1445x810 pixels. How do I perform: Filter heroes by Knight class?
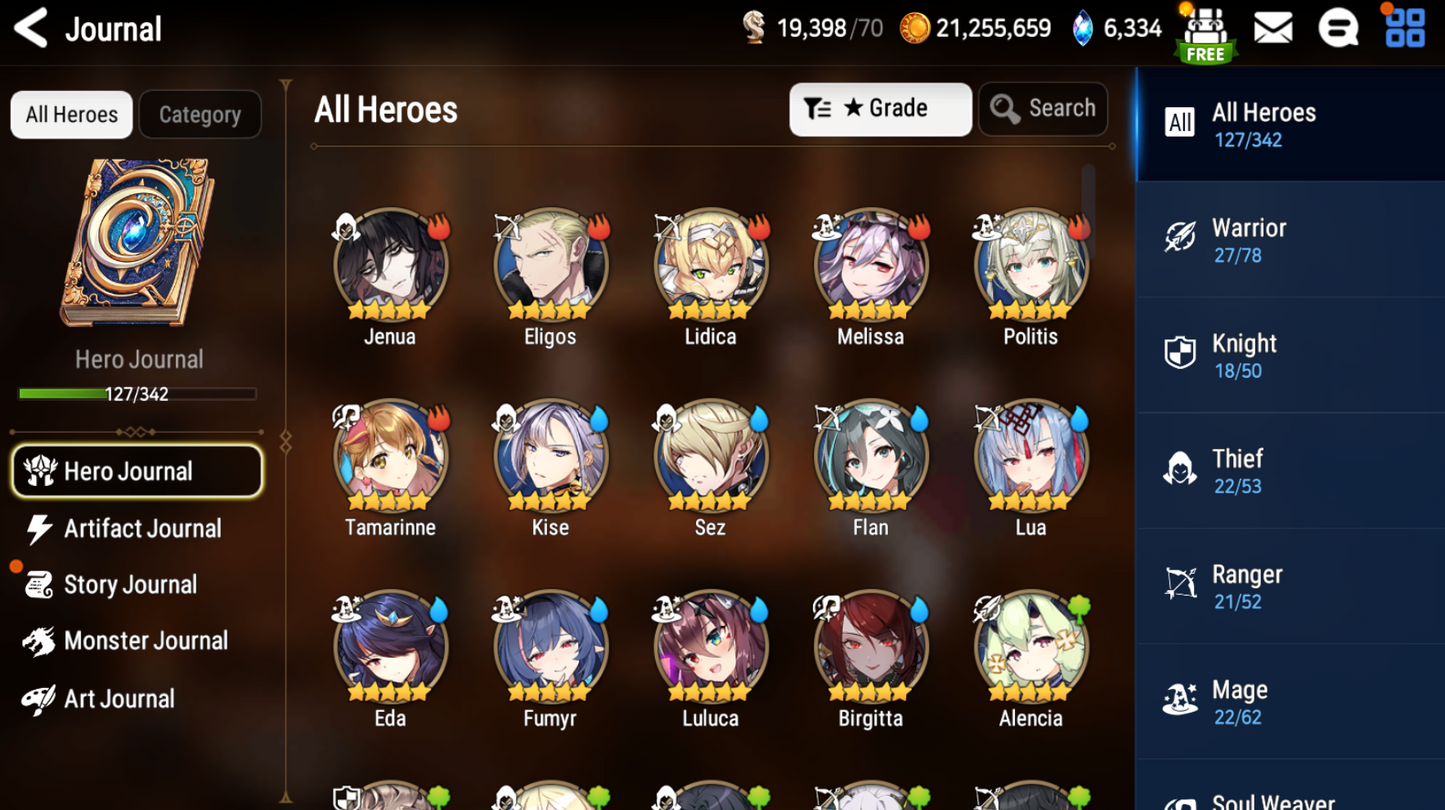[x=1290, y=356]
